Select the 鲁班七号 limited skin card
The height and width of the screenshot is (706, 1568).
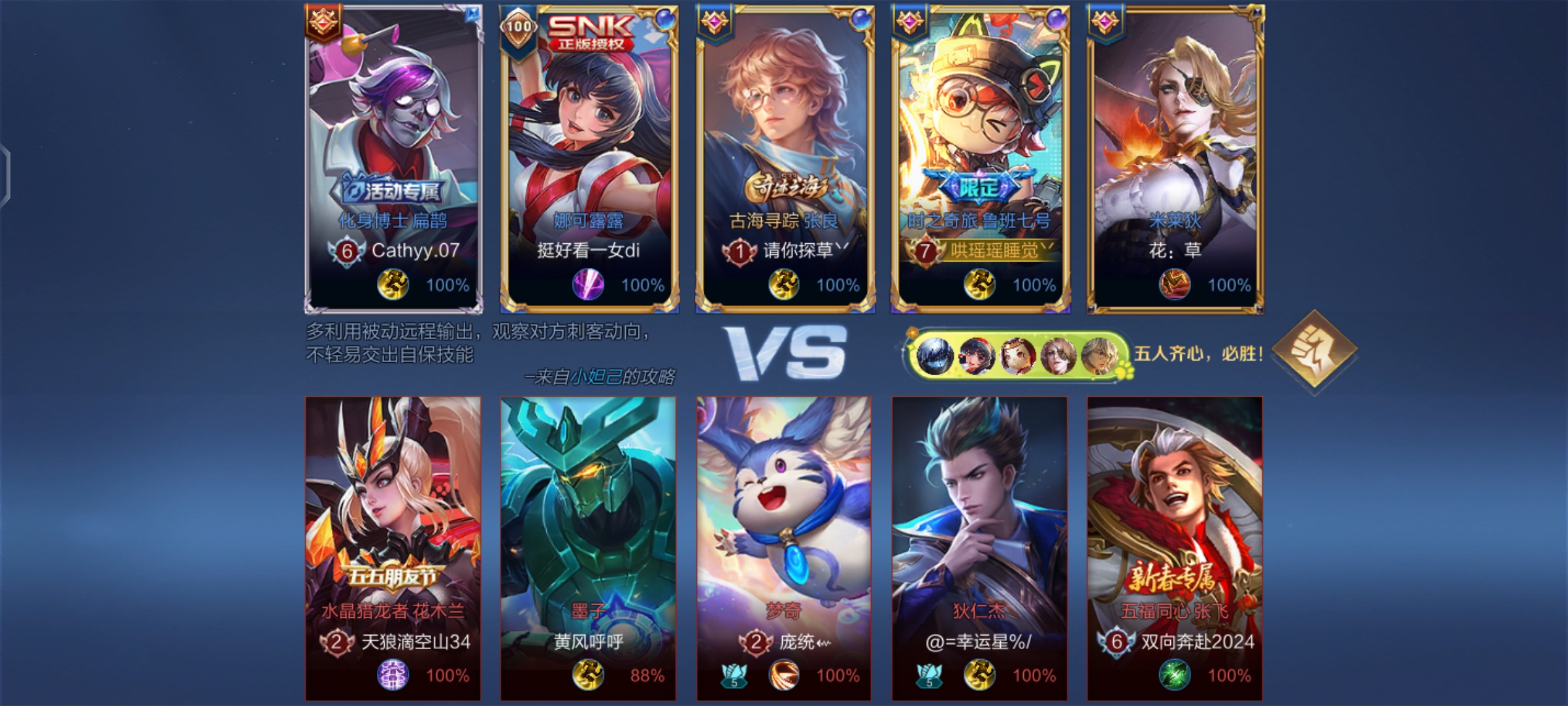click(x=979, y=158)
